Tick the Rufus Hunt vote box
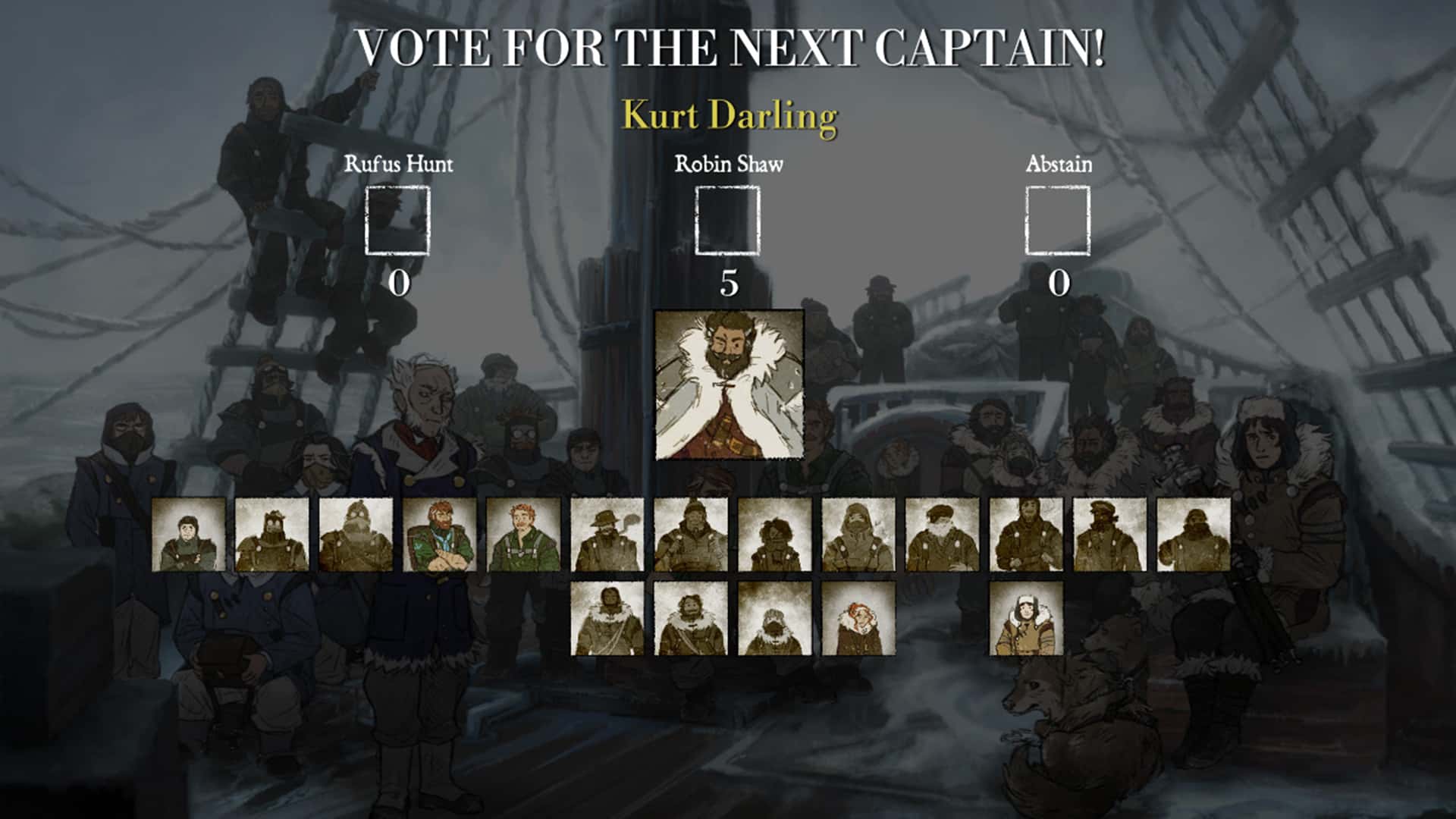Viewport: 1456px width, 819px height. click(397, 221)
